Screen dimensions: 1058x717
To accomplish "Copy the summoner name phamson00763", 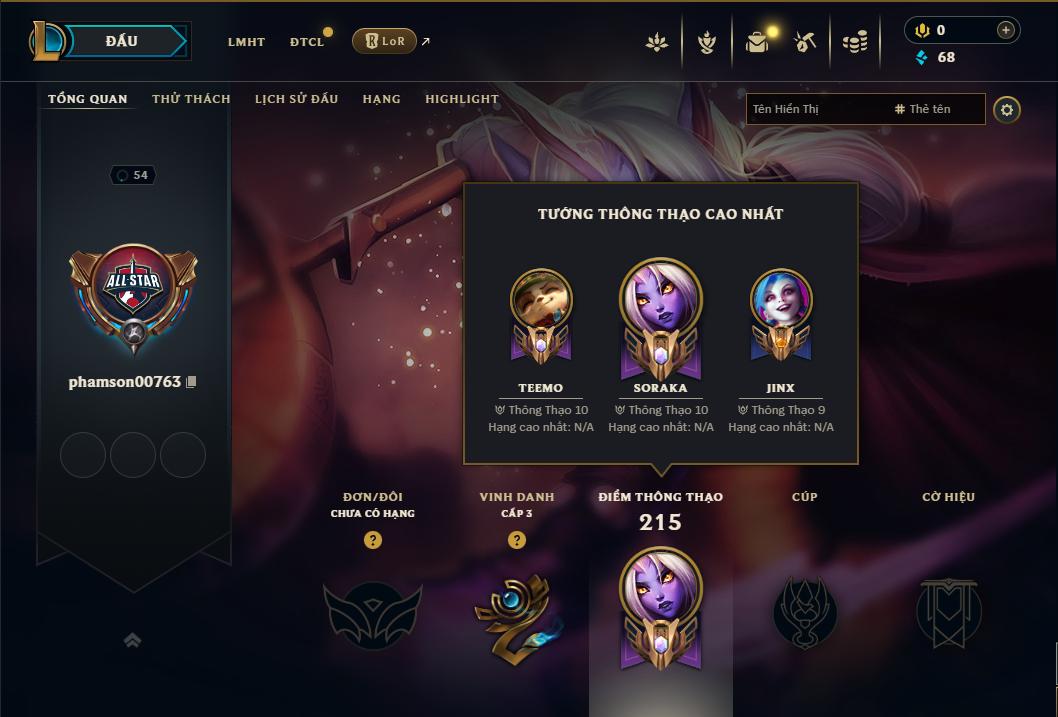I will click(x=191, y=382).
